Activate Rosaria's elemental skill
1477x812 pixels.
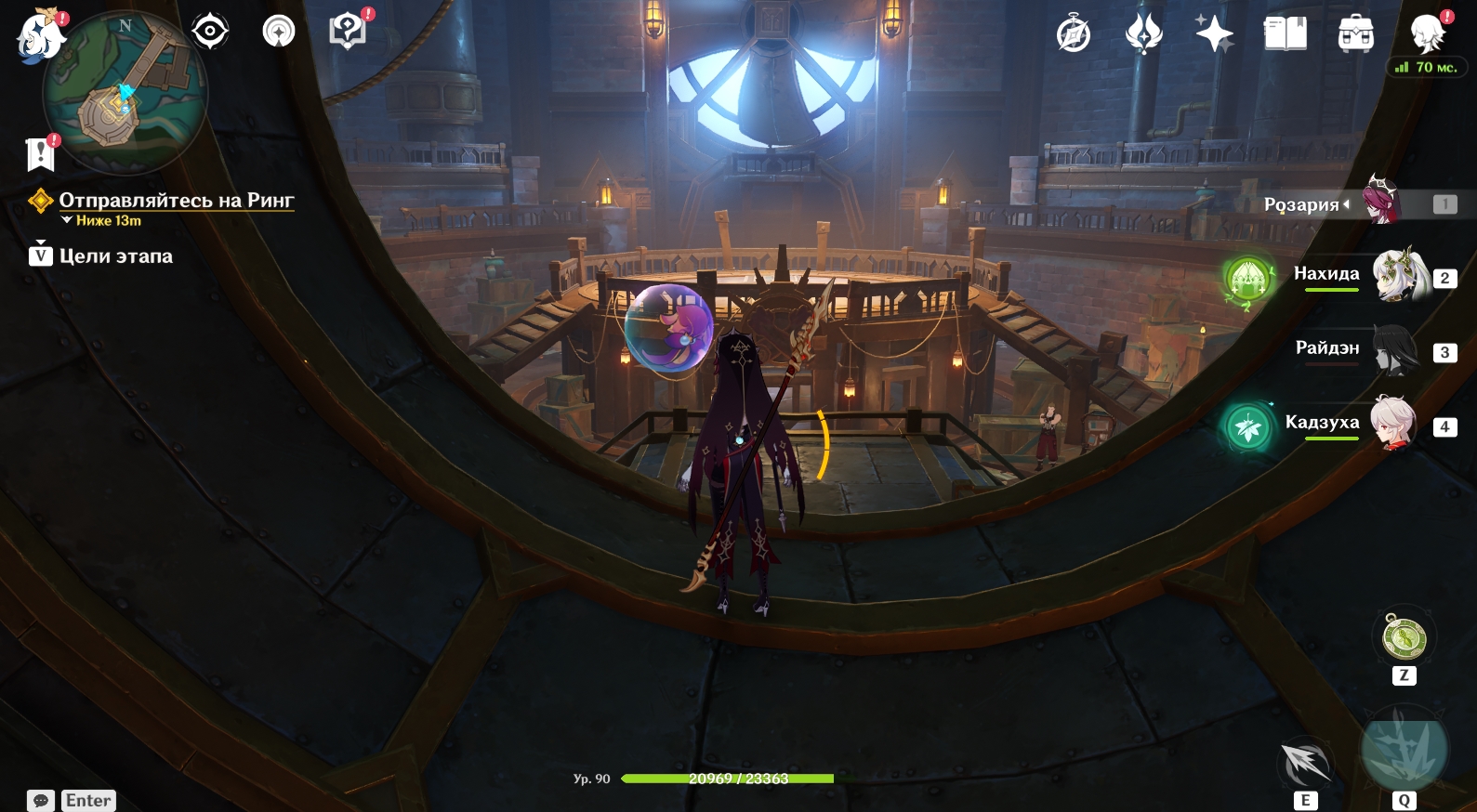pyautogui.click(x=1305, y=764)
